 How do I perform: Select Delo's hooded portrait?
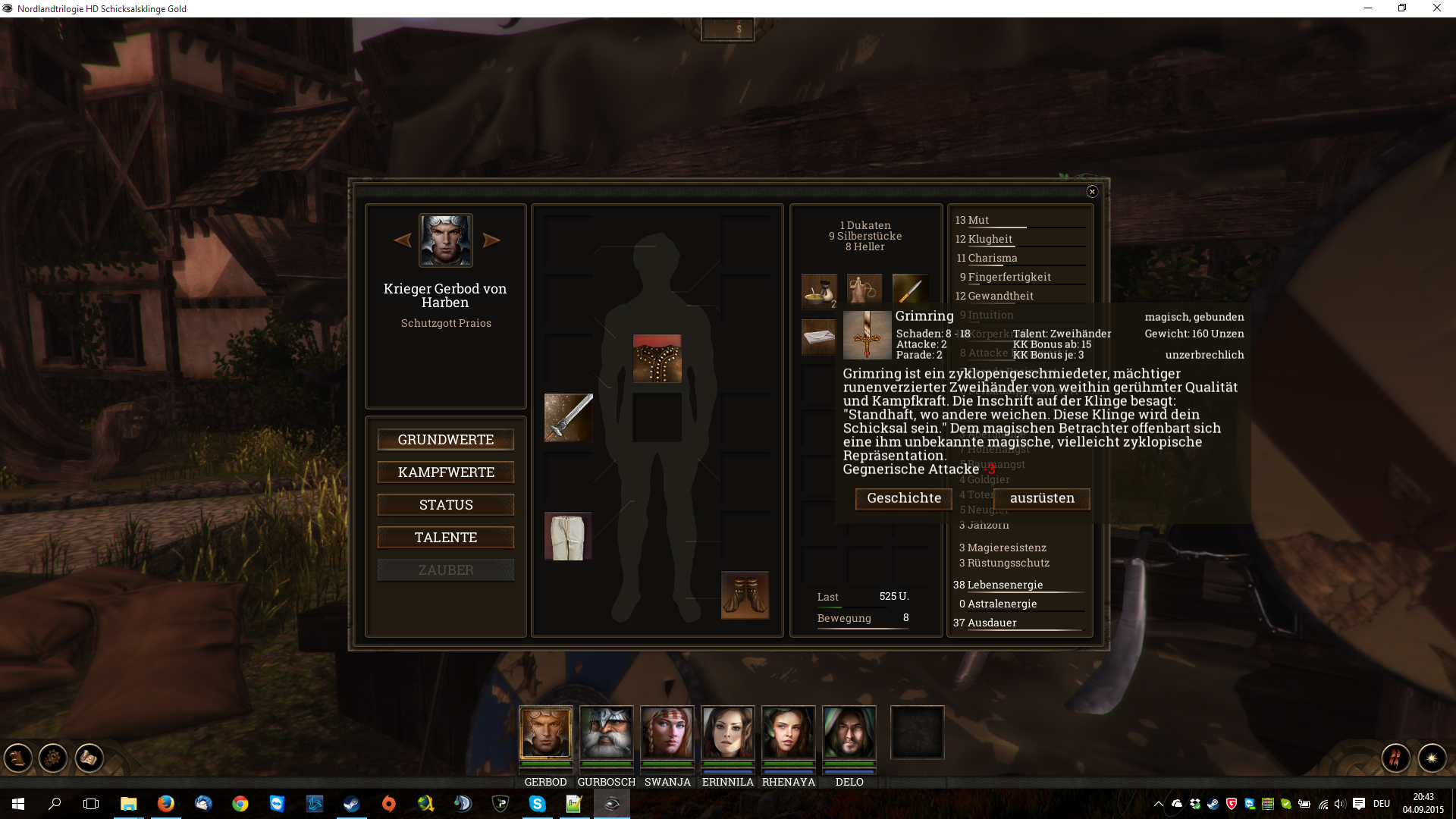click(x=849, y=733)
